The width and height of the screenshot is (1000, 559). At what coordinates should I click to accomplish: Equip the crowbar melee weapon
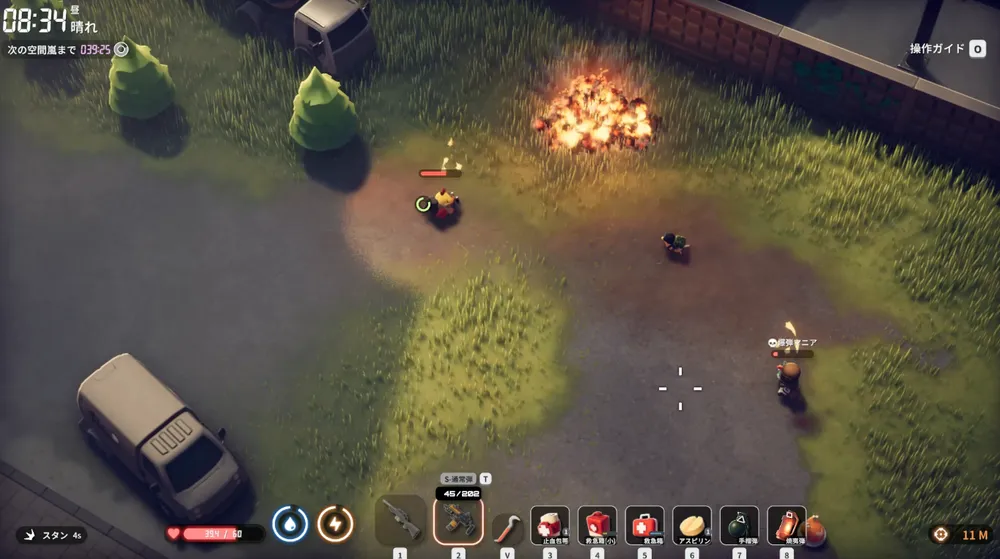click(x=507, y=527)
